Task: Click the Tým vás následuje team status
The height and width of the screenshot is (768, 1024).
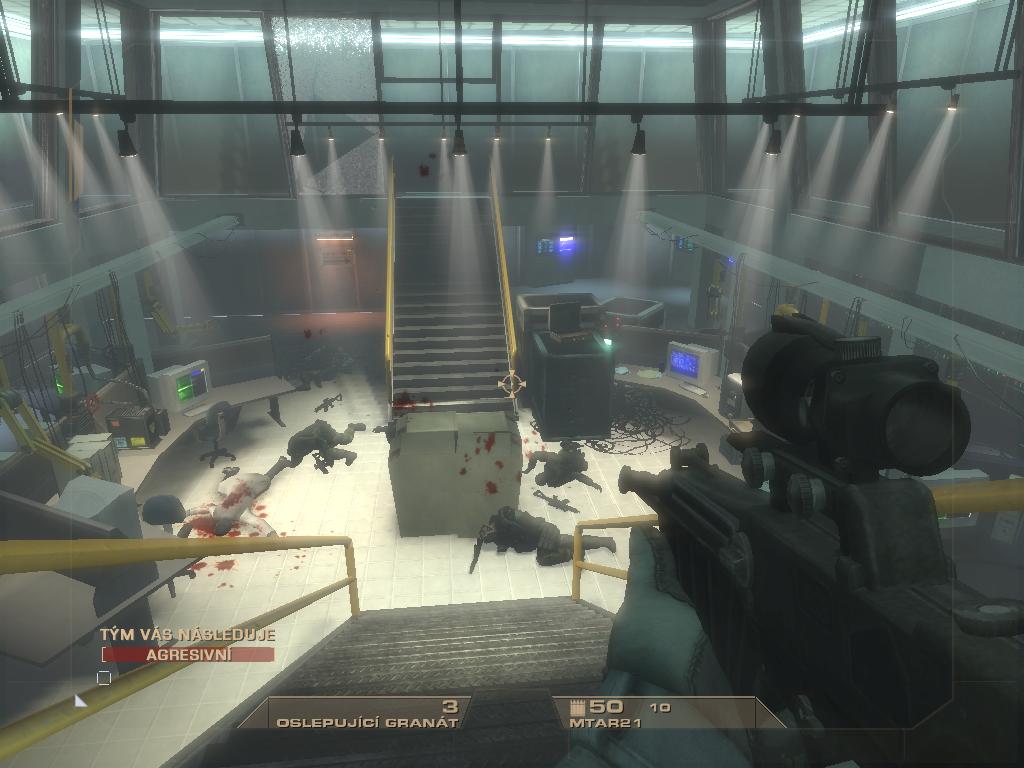Action: tap(187, 634)
